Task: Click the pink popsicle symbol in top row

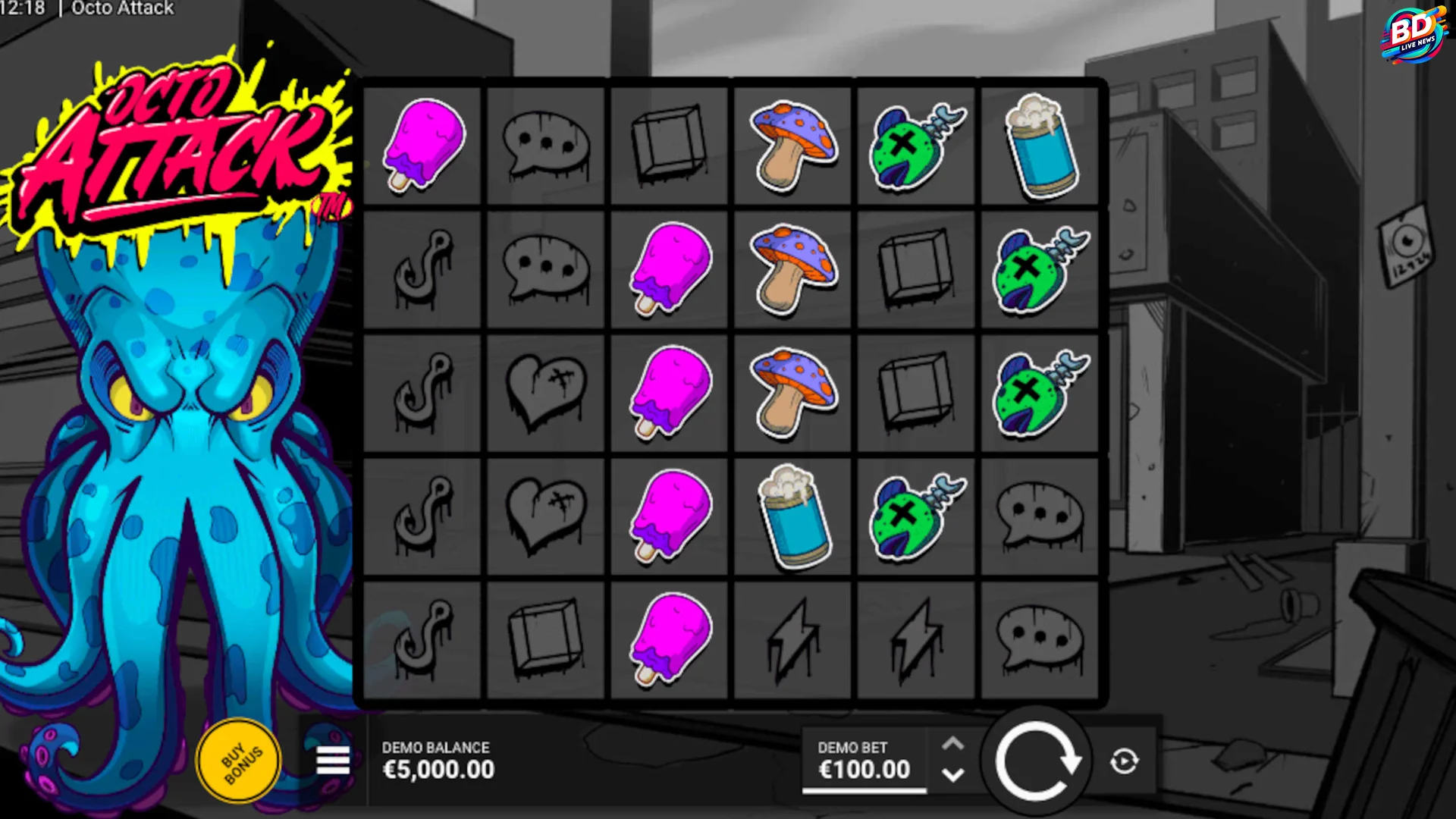Action: click(422, 146)
